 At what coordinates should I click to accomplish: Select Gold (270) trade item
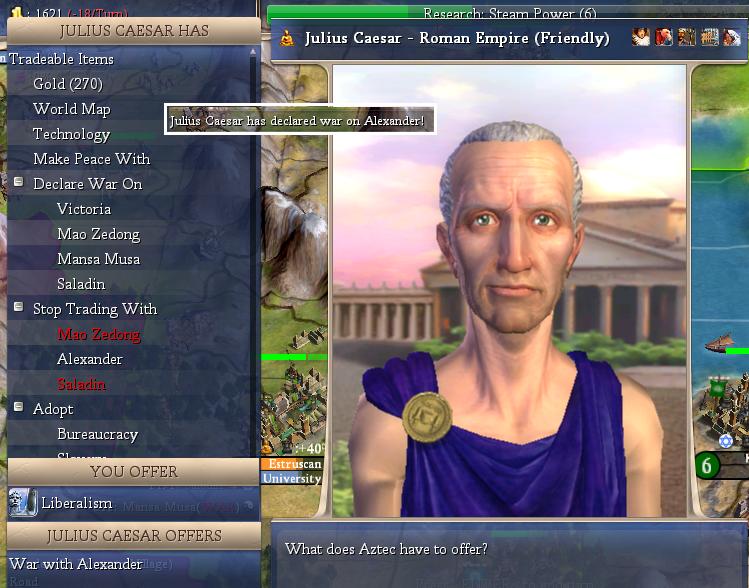pyautogui.click(x=67, y=84)
